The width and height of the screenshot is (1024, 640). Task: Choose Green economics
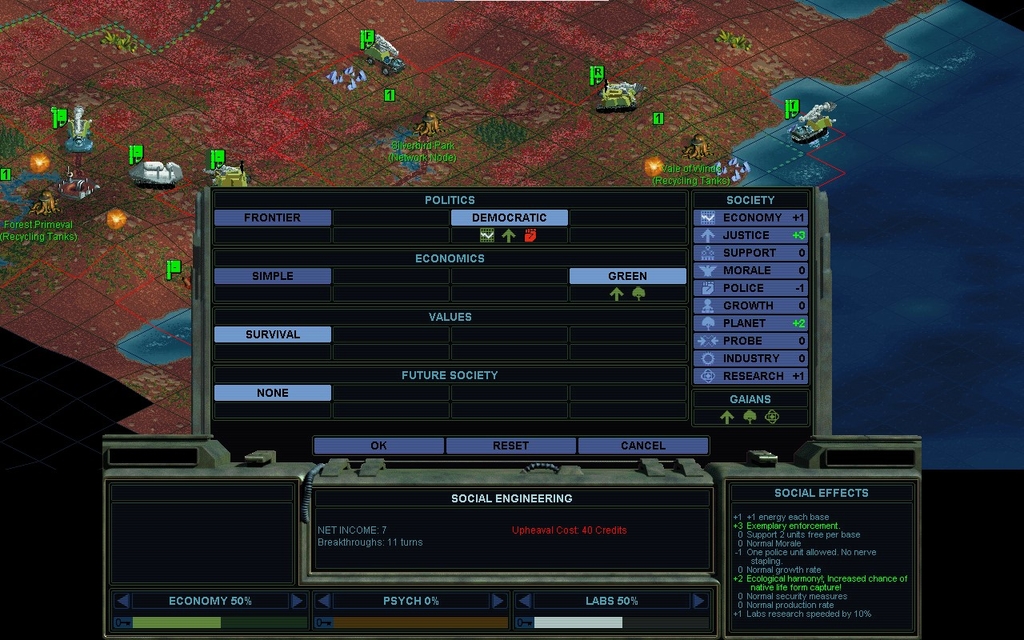(x=627, y=276)
